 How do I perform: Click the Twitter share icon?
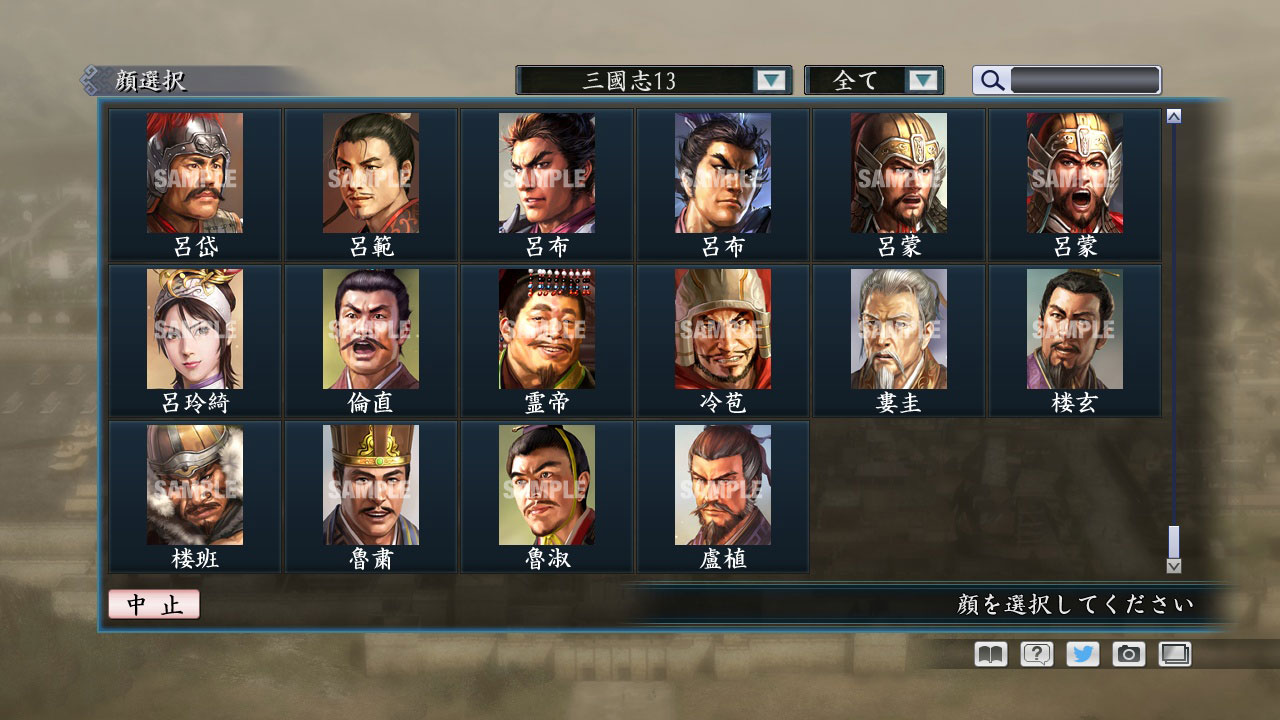[1081, 654]
